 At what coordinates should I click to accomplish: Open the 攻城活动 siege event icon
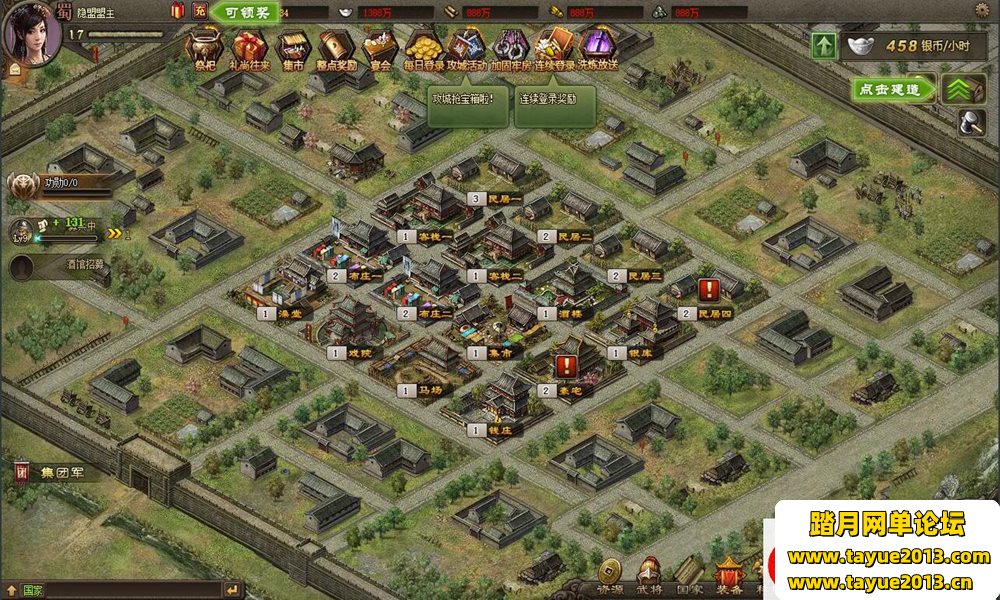pos(467,46)
